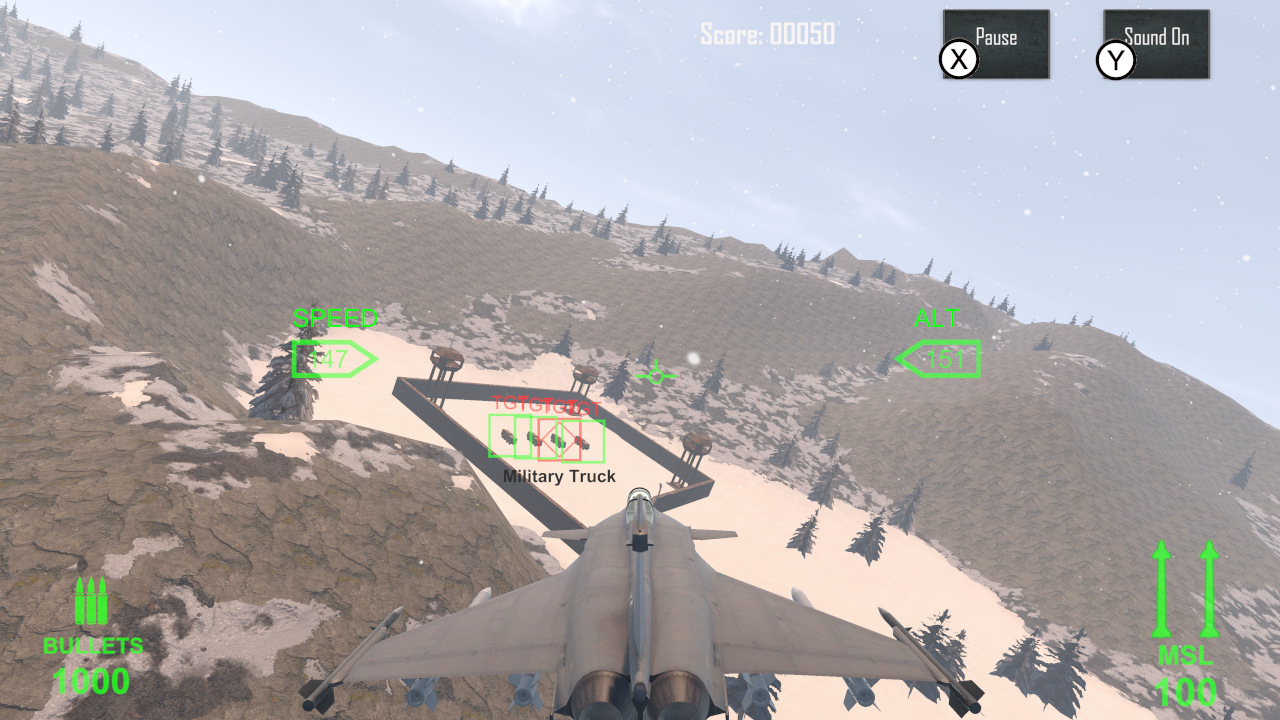Click the Score: 00050 display

tap(770, 32)
